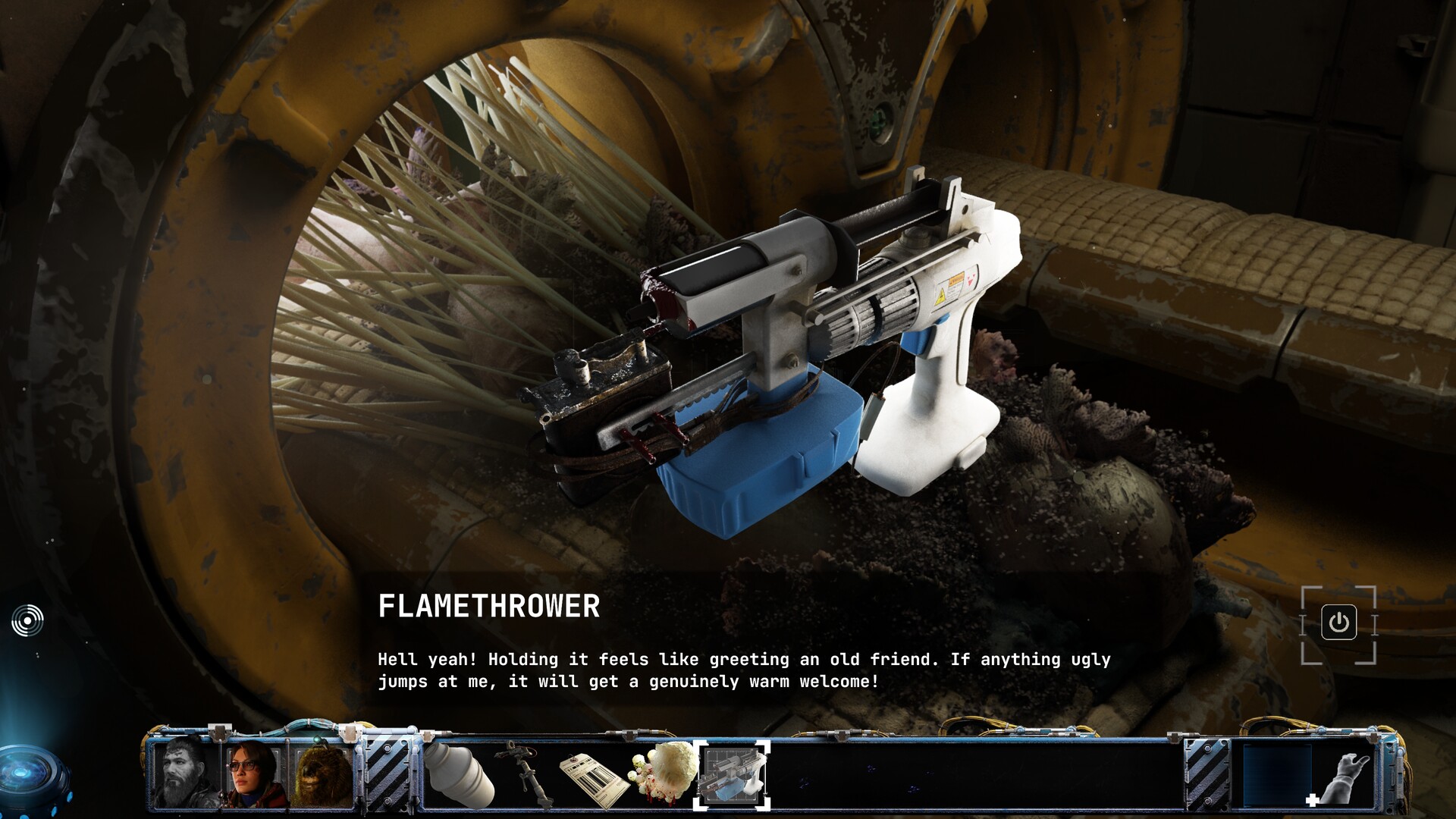The height and width of the screenshot is (819, 1456).
Task: Switch to the woman with glasses portrait
Action: tap(253, 773)
